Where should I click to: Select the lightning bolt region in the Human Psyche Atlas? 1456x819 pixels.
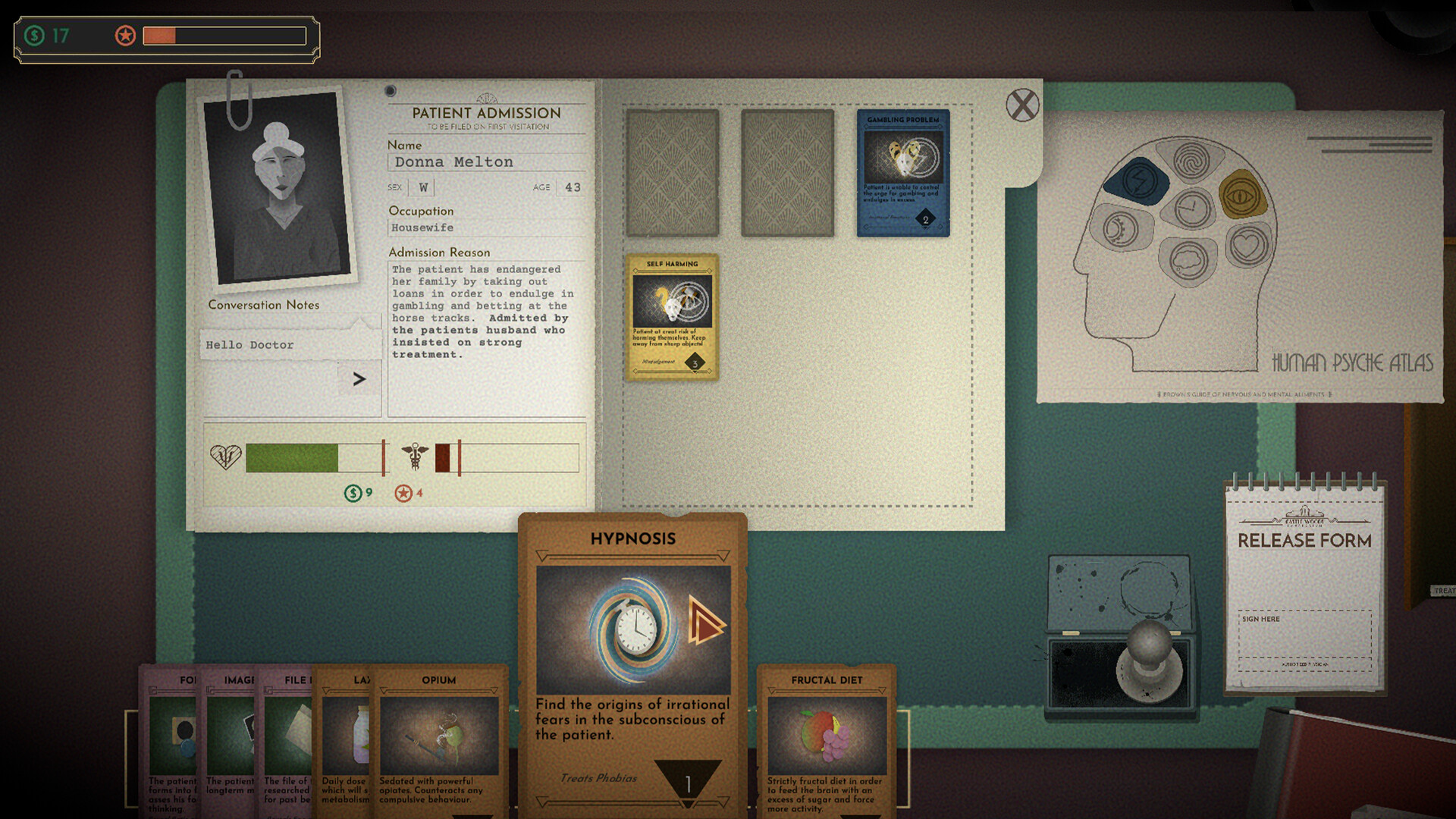click(x=1141, y=181)
